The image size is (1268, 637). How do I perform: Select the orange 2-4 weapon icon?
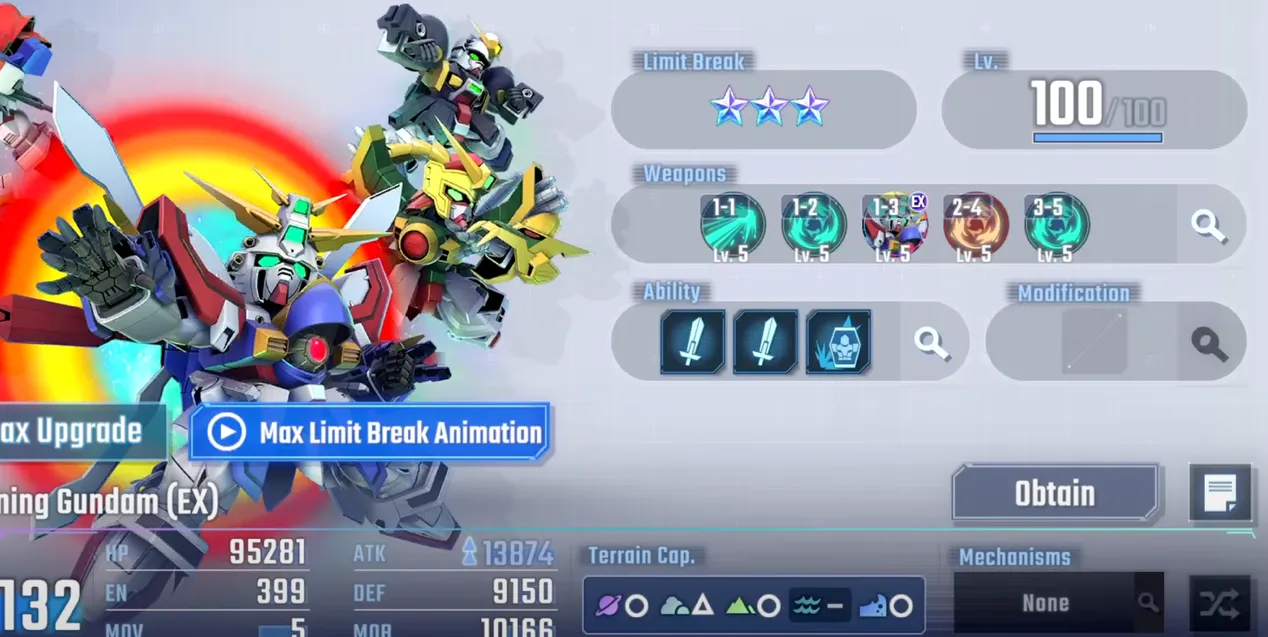[975, 224]
